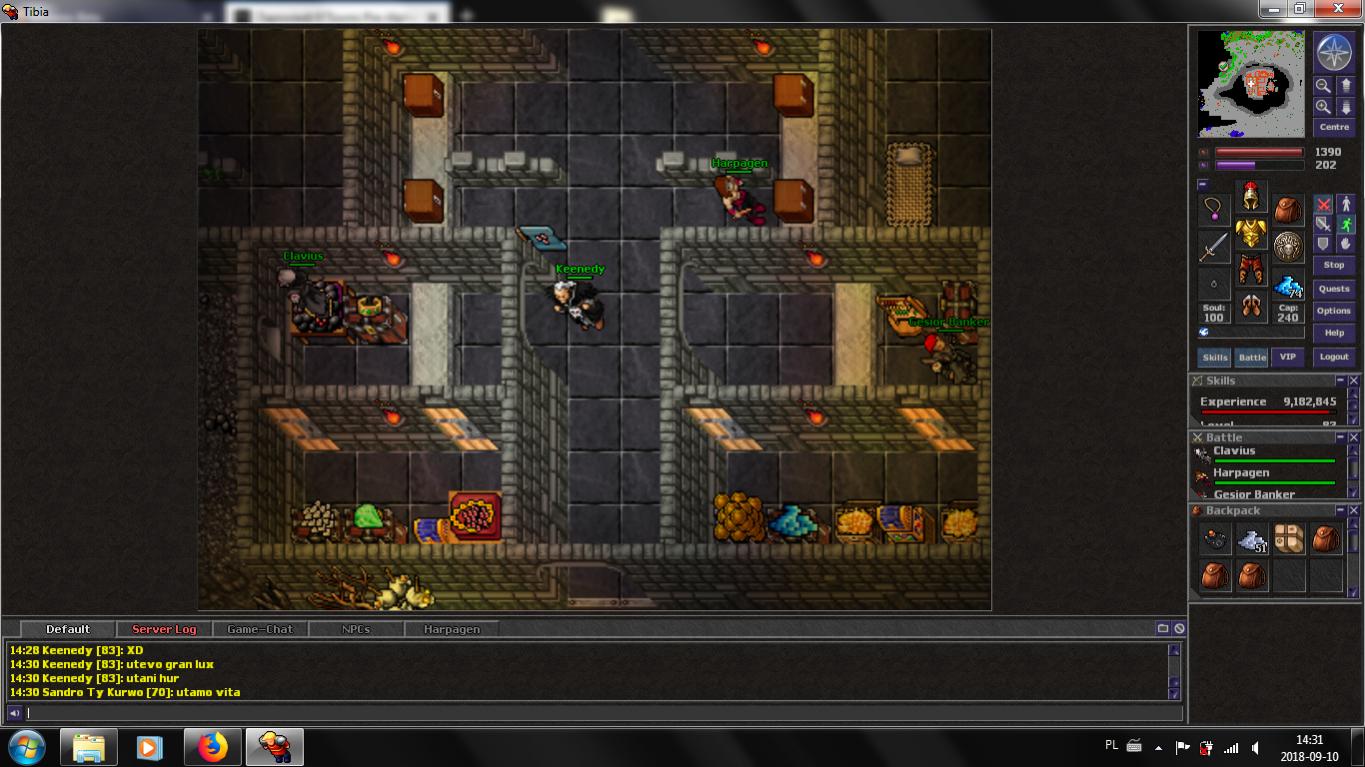
Task: Click the Stop button
Action: click(x=1334, y=265)
